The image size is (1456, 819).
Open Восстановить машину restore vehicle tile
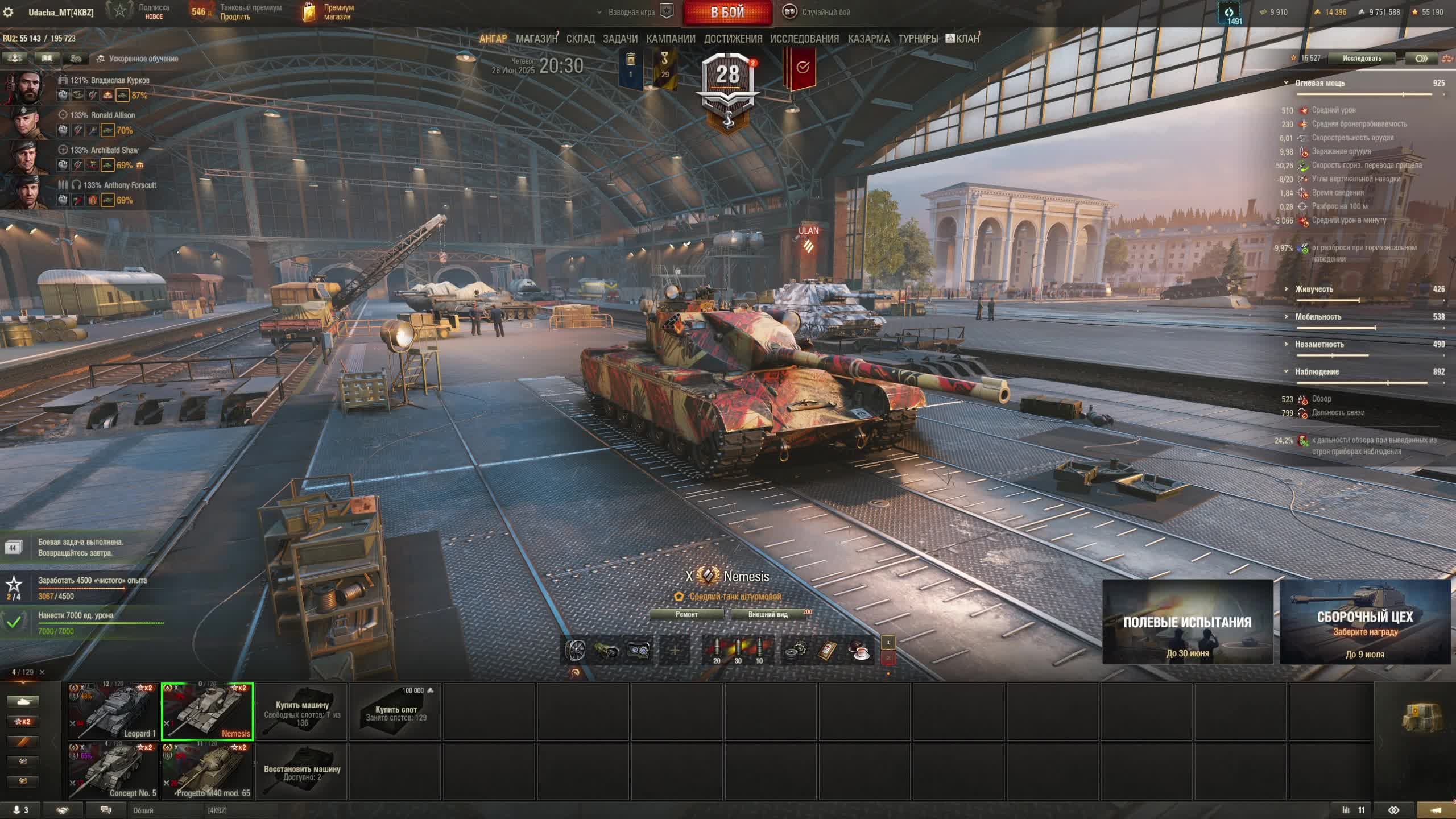coord(302,772)
